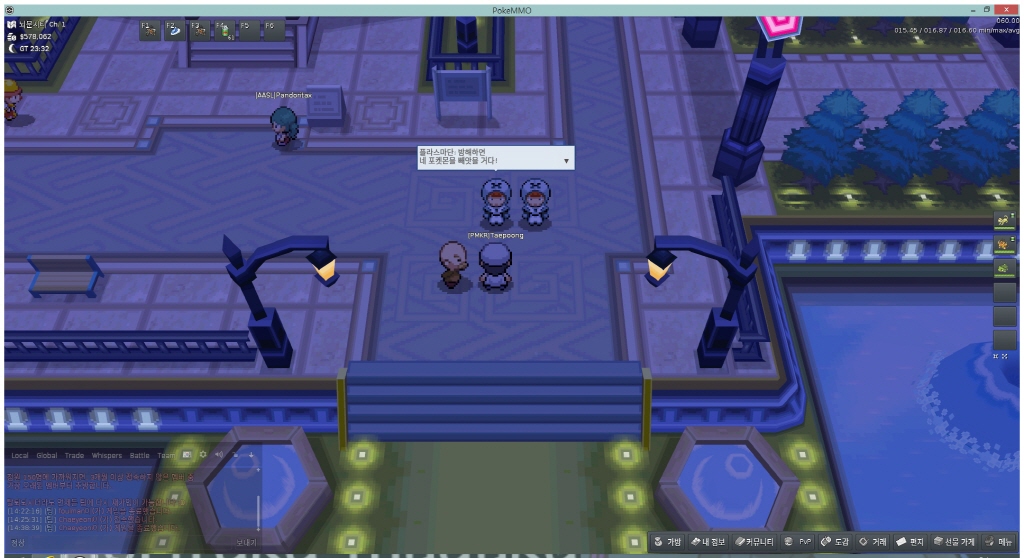Open the 도감 Pokédex

tap(835, 542)
